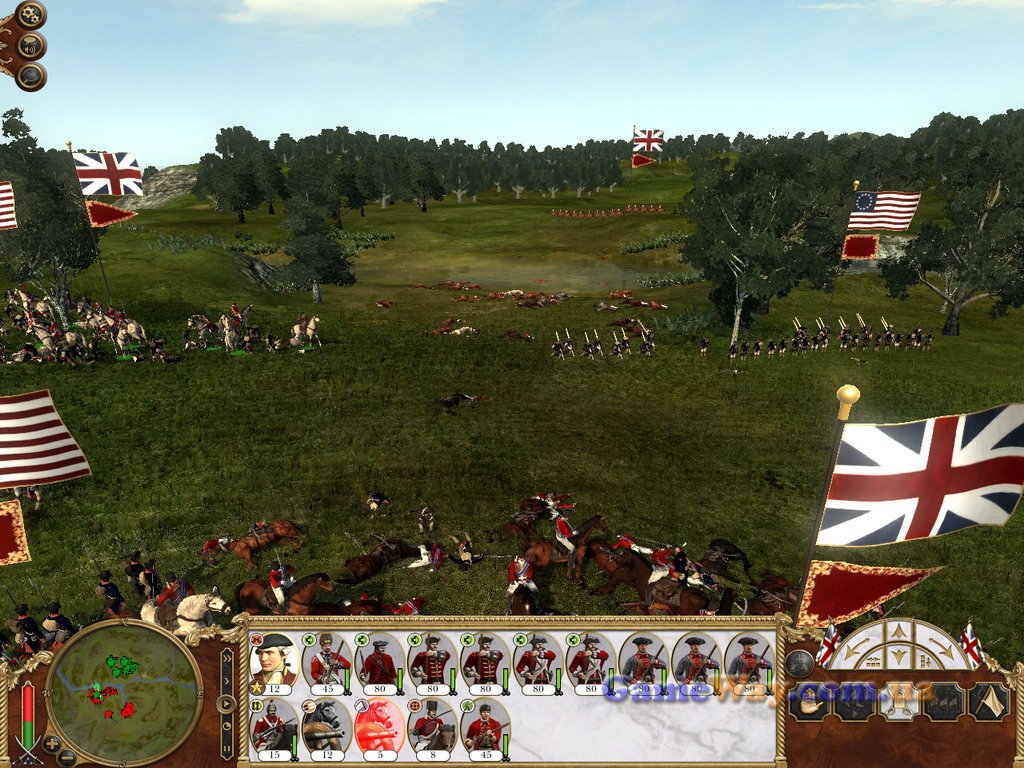Zoom in the minimap with plus button
Image resolution: width=1024 pixels, height=768 pixels.
click(52, 743)
